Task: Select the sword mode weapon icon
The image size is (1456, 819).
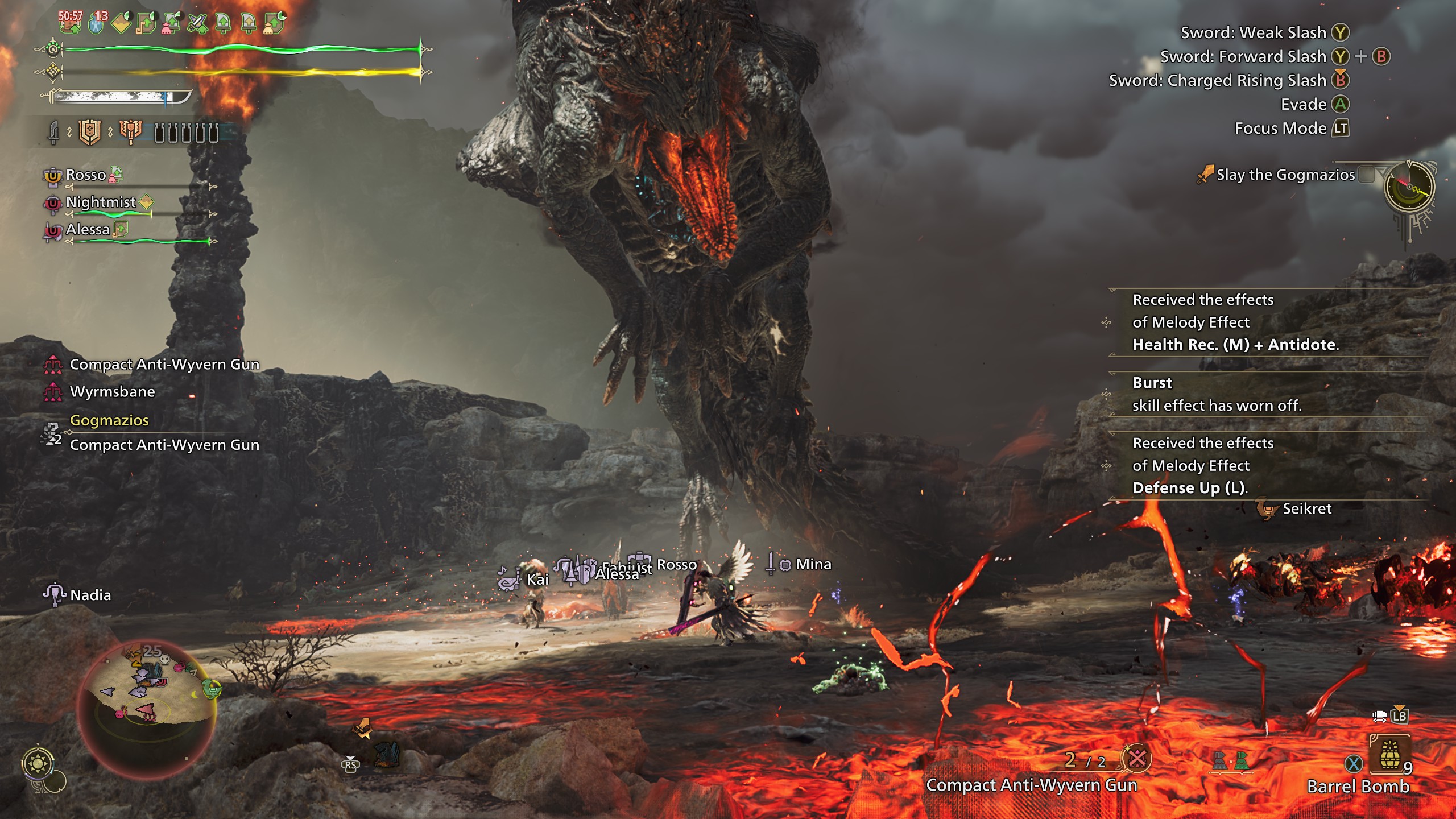Action: pyautogui.click(x=53, y=133)
